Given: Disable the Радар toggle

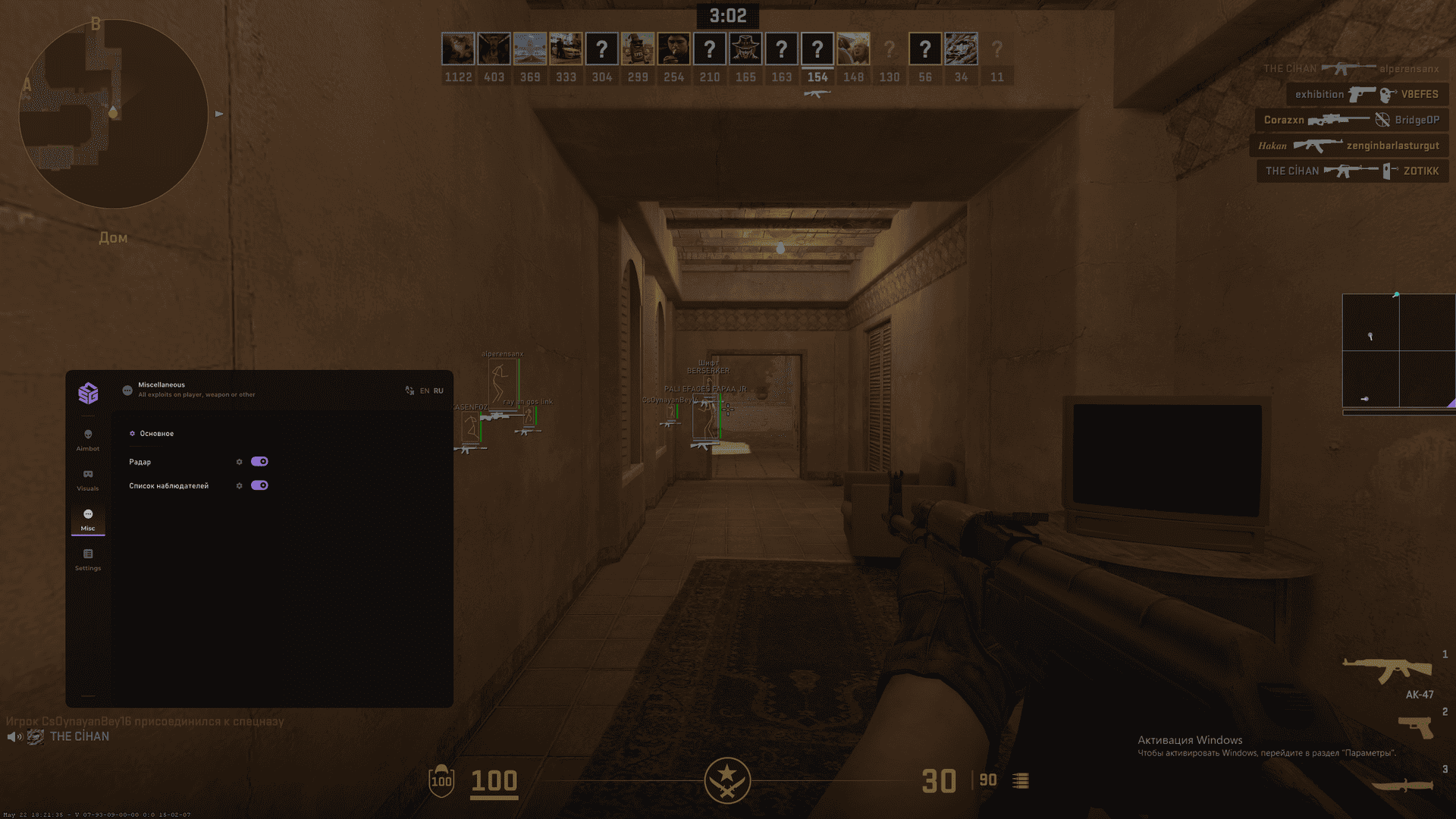Looking at the screenshot, I should coord(261,461).
